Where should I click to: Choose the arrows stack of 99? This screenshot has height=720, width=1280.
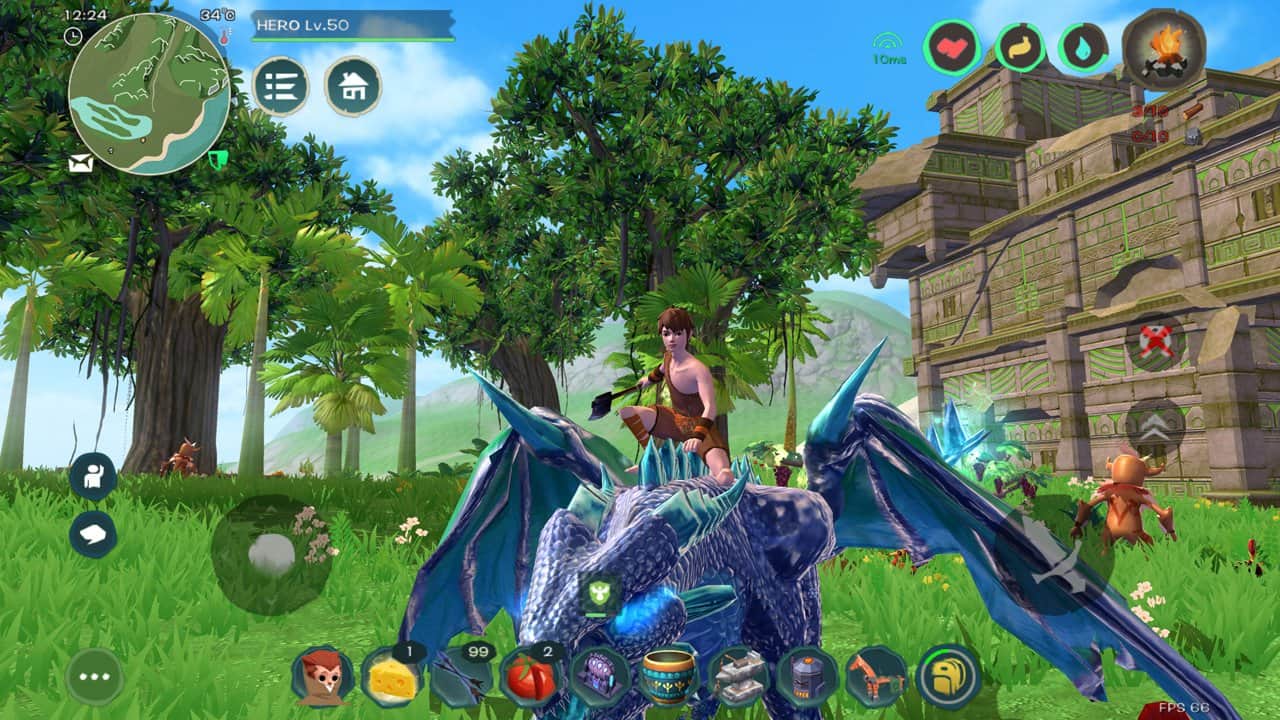[461, 677]
